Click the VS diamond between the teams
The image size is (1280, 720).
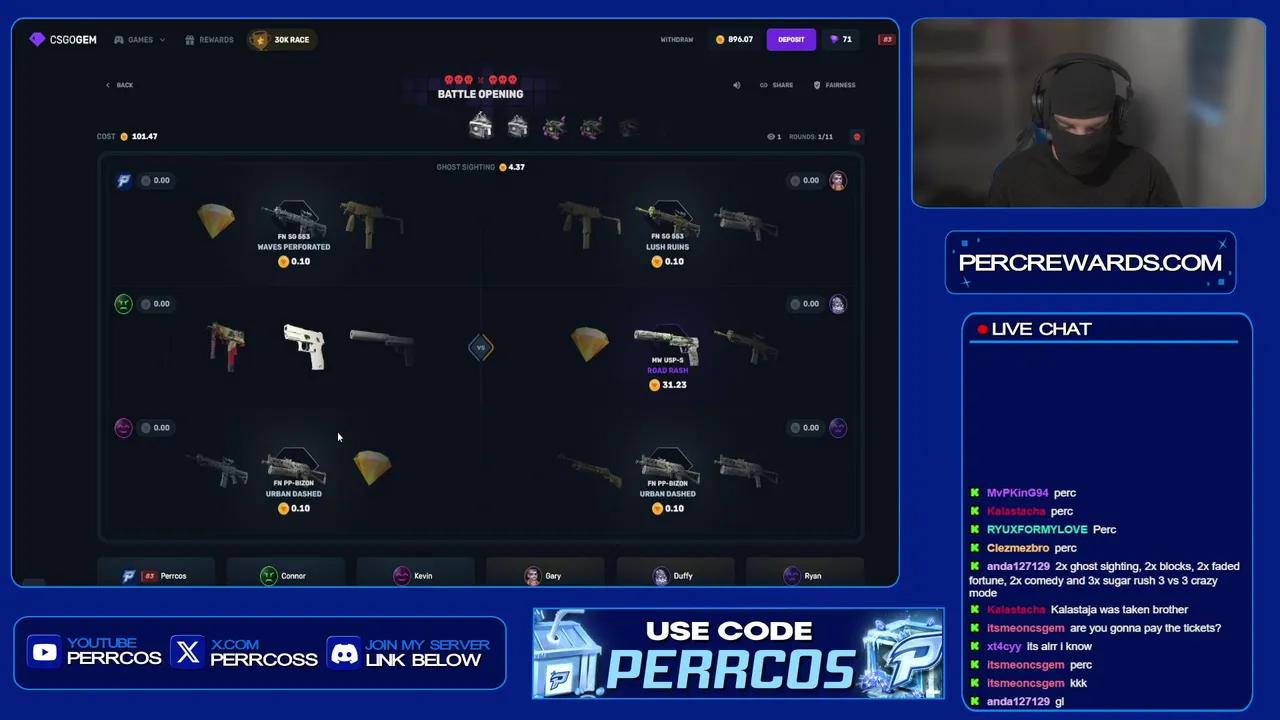coord(481,347)
